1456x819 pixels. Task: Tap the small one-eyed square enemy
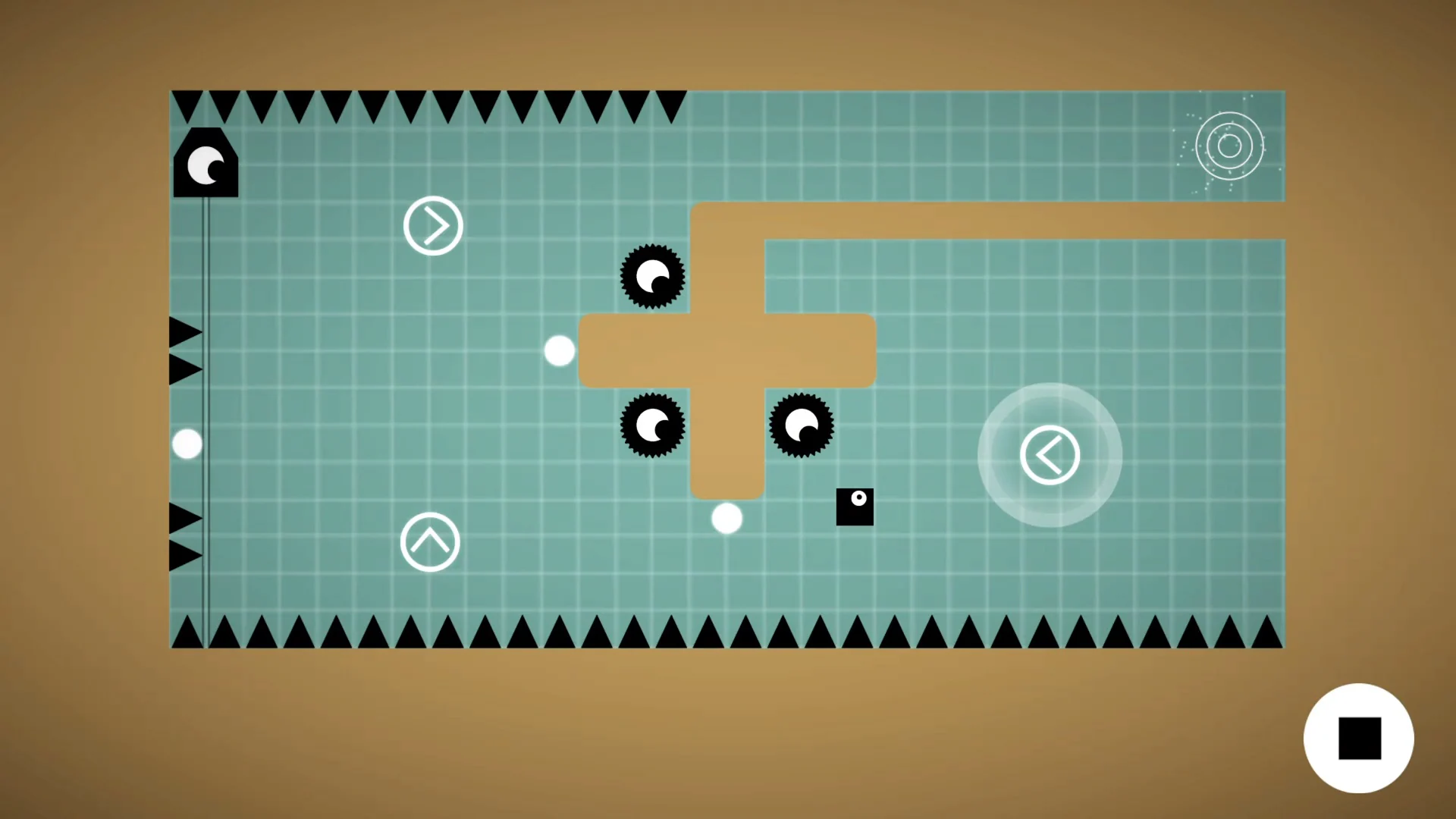tap(855, 507)
